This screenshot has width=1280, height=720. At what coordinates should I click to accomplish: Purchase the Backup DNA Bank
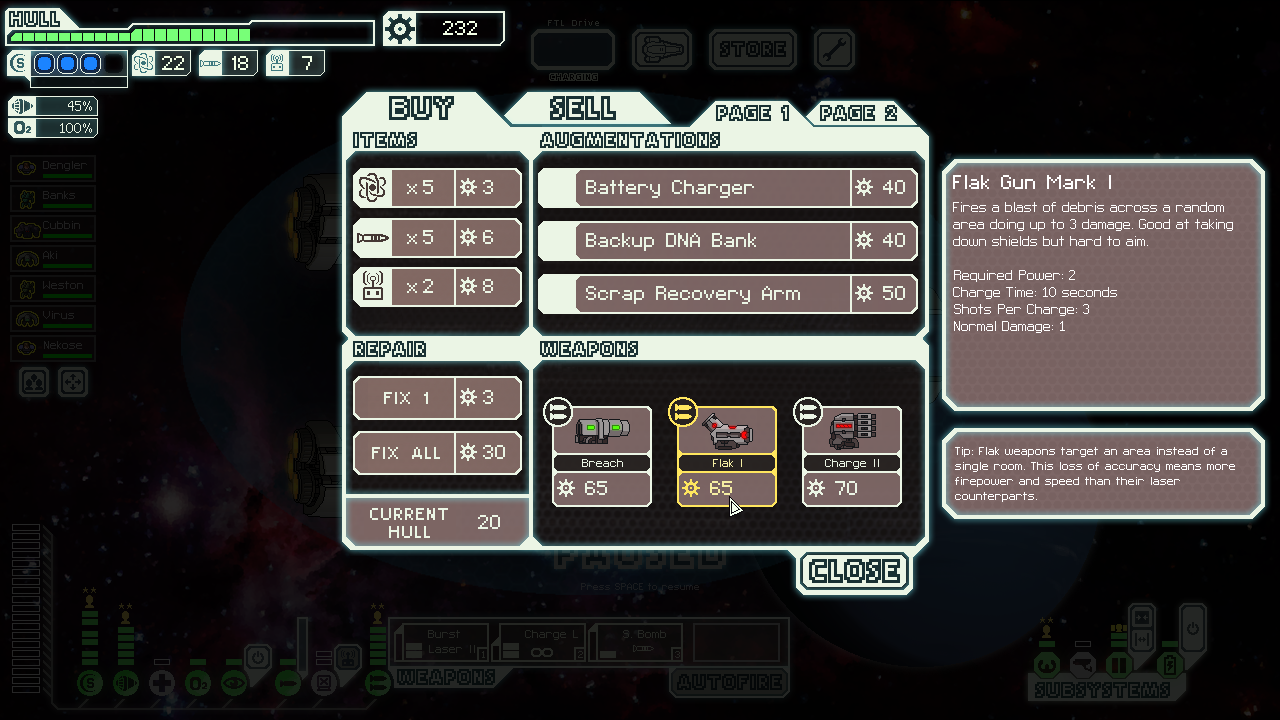[728, 241]
